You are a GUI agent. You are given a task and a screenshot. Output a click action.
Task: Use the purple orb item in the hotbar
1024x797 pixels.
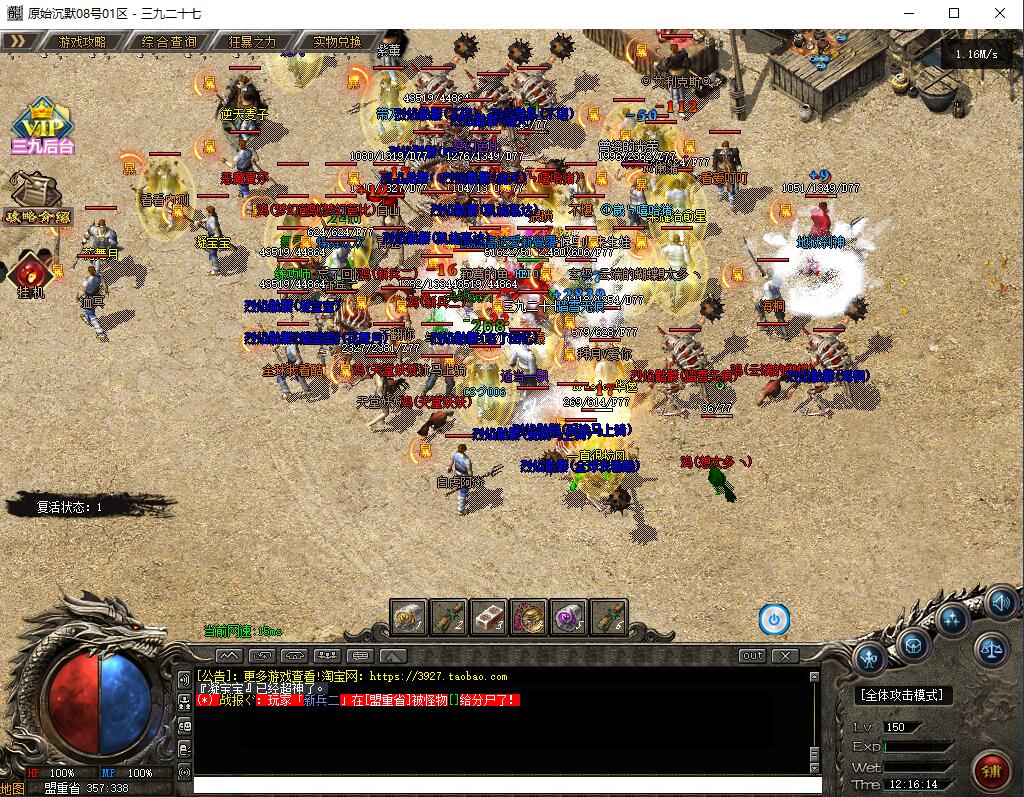click(569, 618)
